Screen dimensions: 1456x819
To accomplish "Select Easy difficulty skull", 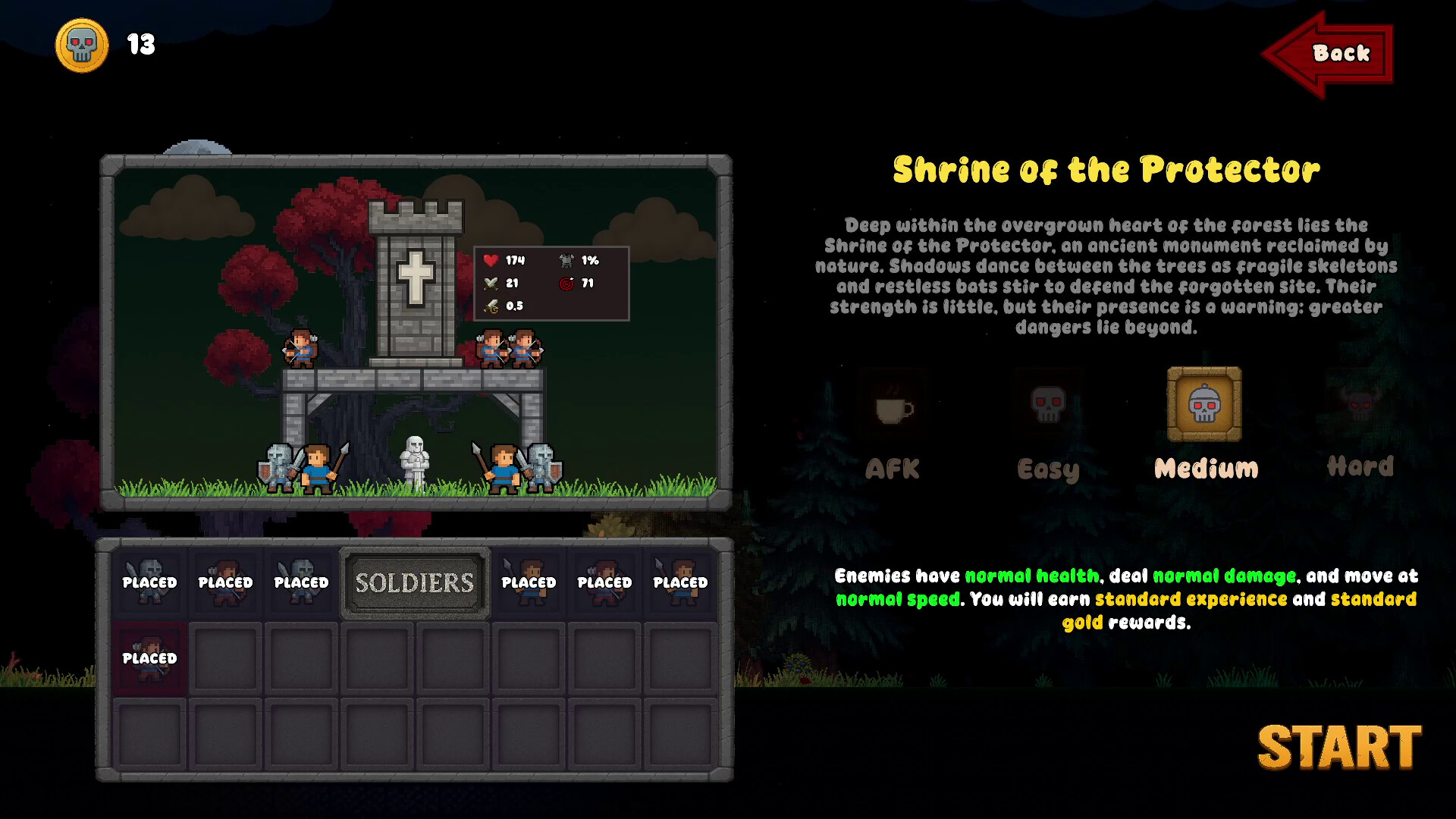I will (x=1048, y=406).
